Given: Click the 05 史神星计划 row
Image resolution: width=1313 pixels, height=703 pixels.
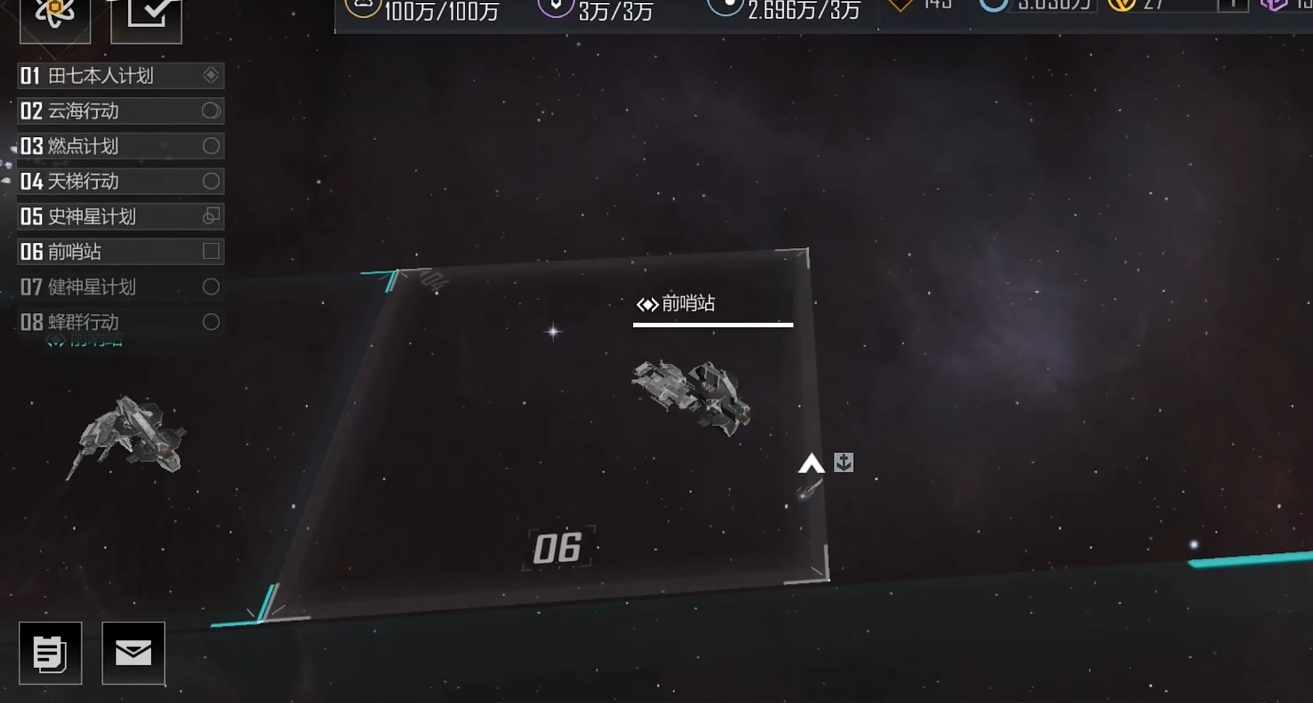Looking at the screenshot, I should tap(120, 216).
